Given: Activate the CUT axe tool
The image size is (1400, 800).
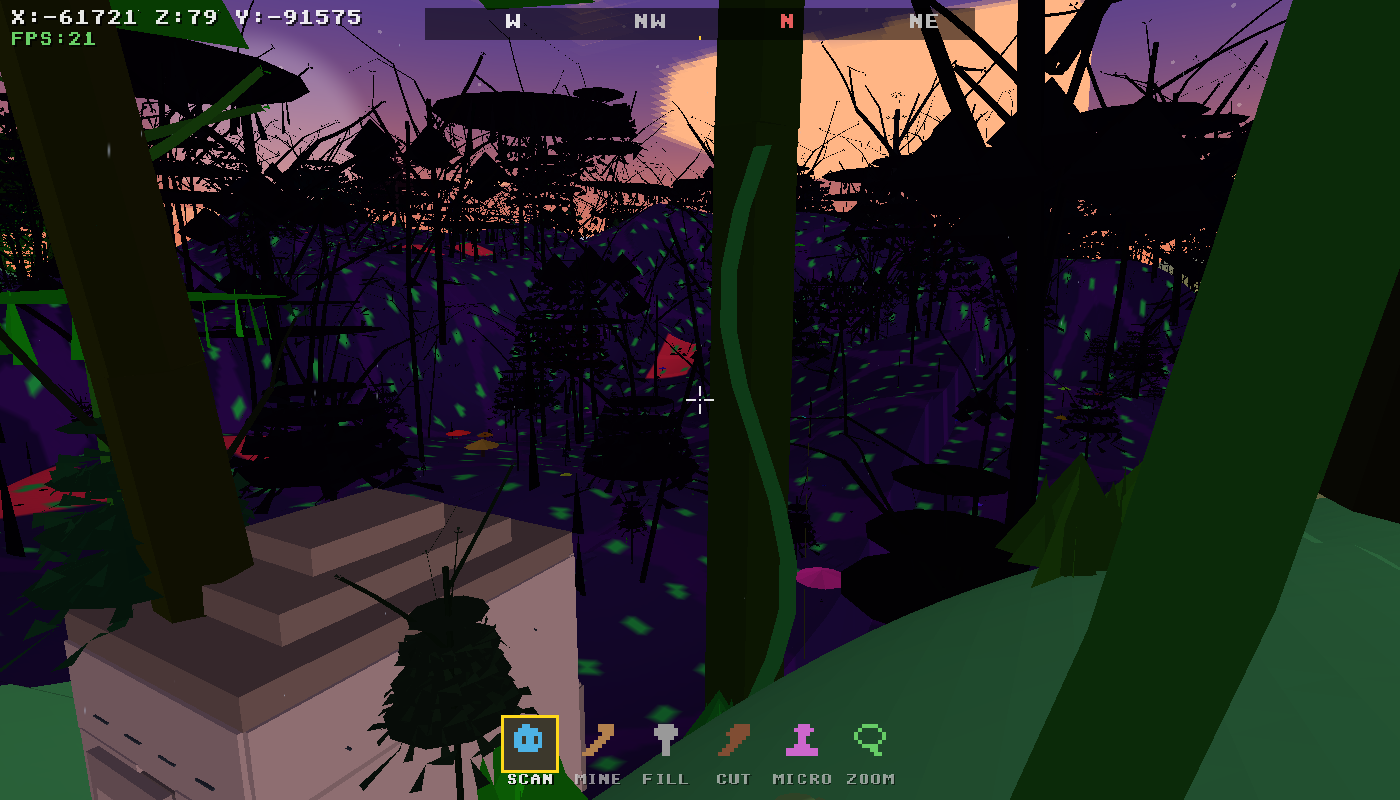Looking at the screenshot, I should point(733,741).
